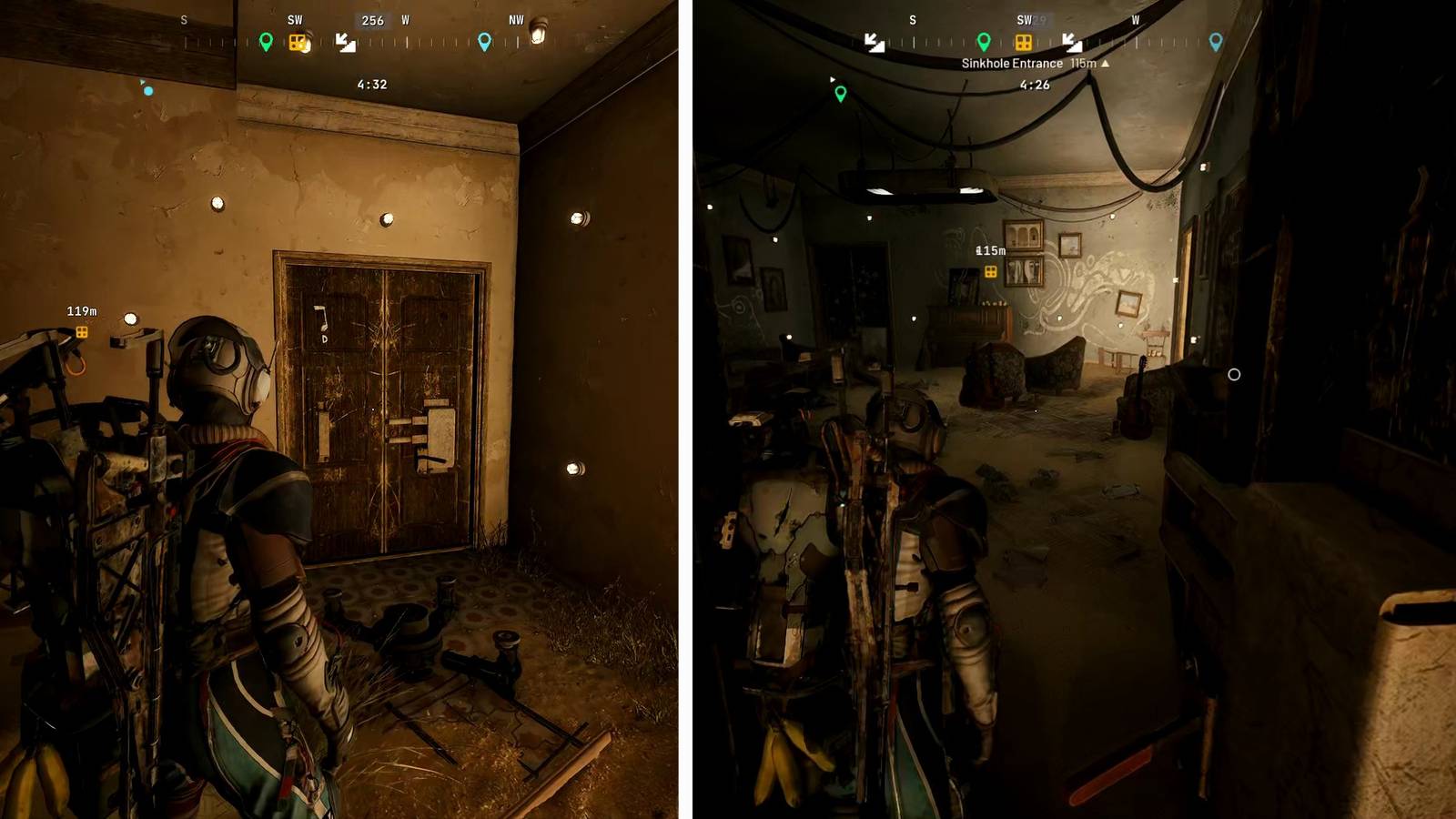Screen dimensions: 1456x819
Task: Select the SW label on the left compass bar
Action: point(295,19)
